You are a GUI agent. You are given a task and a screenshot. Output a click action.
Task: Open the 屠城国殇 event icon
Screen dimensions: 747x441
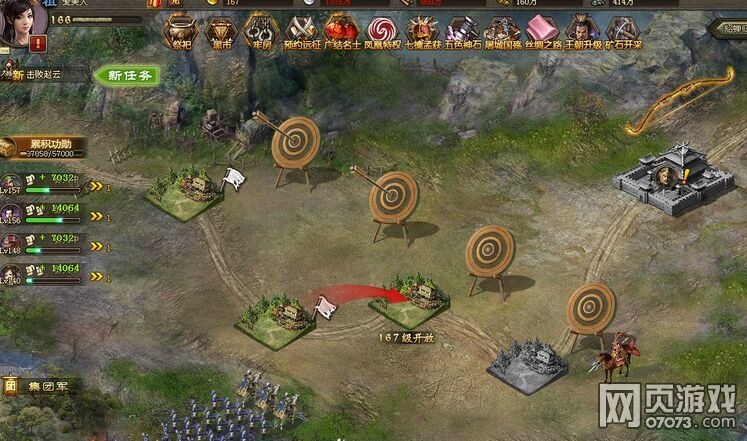(502, 32)
